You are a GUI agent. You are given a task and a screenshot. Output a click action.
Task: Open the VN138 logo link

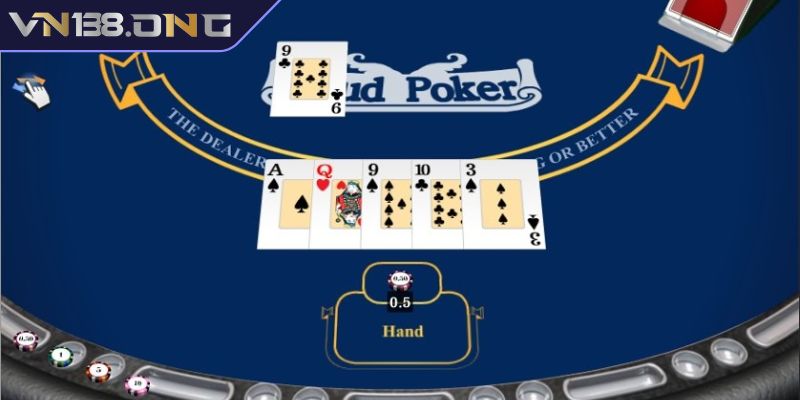click(120, 25)
